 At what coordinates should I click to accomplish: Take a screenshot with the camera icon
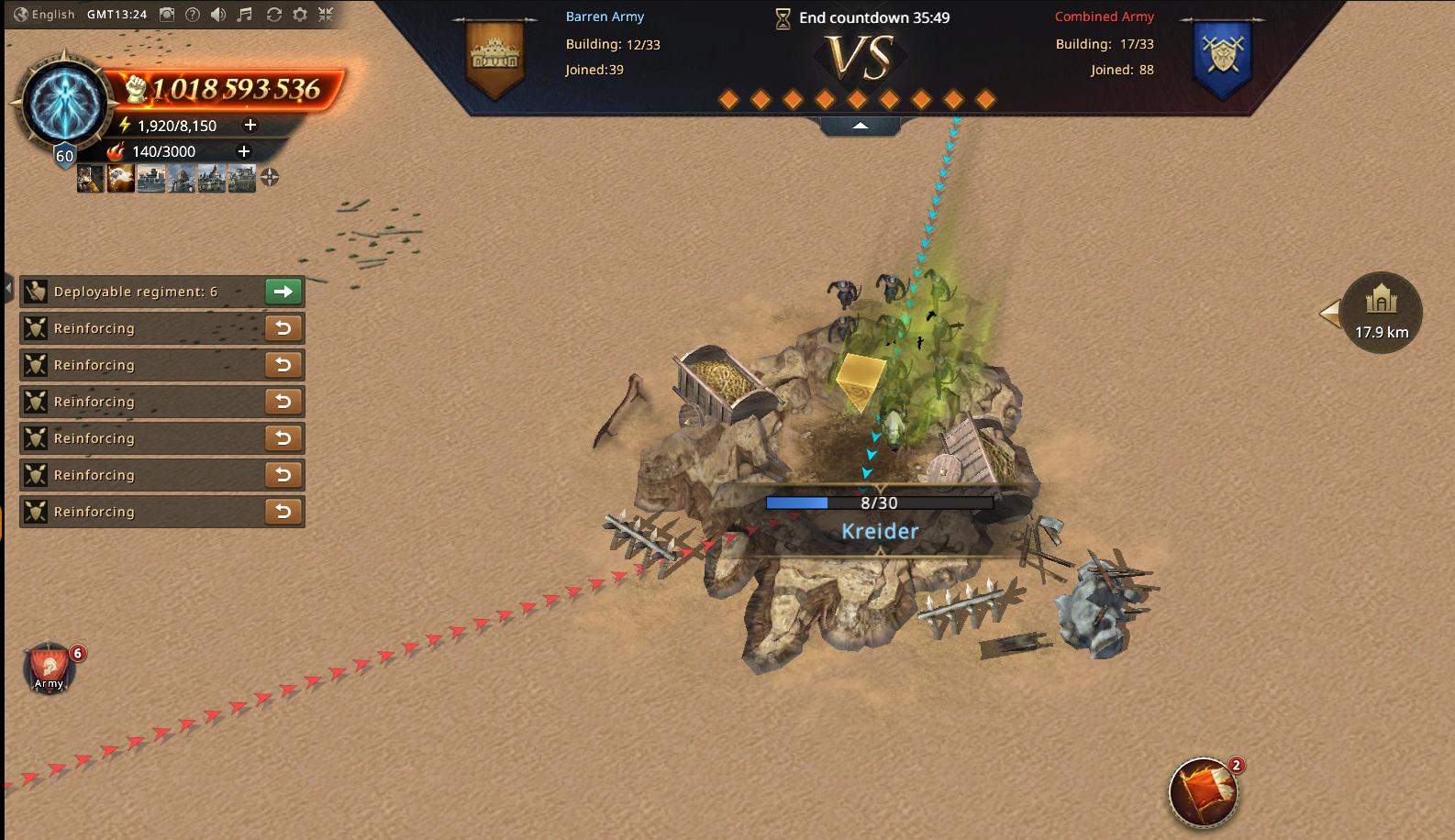(167, 15)
